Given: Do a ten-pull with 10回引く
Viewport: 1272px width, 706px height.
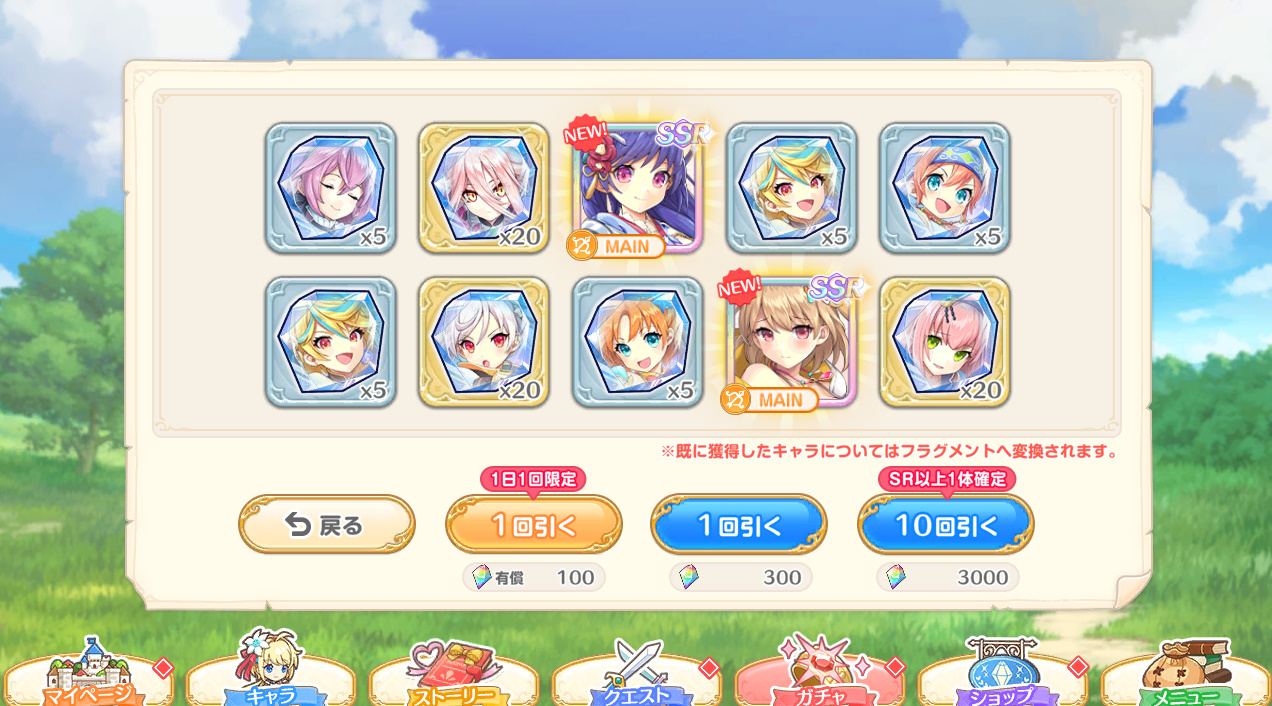Looking at the screenshot, I should pos(945,524).
